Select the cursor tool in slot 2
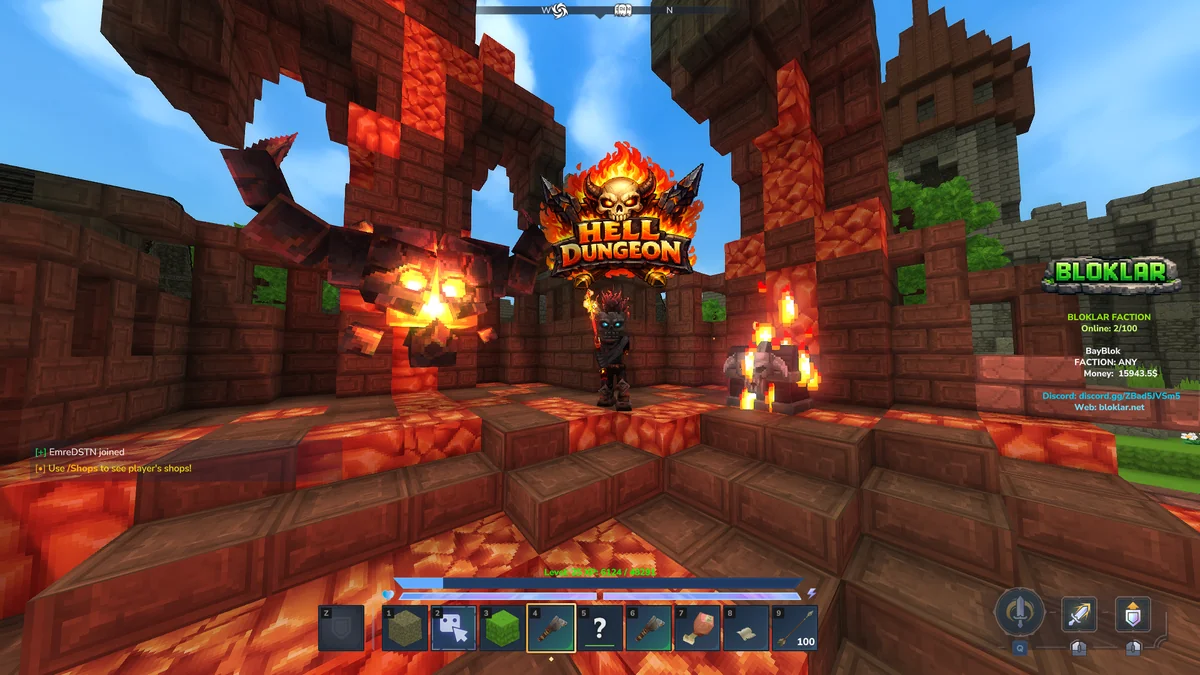The width and height of the screenshot is (1200, 675). 454,628
